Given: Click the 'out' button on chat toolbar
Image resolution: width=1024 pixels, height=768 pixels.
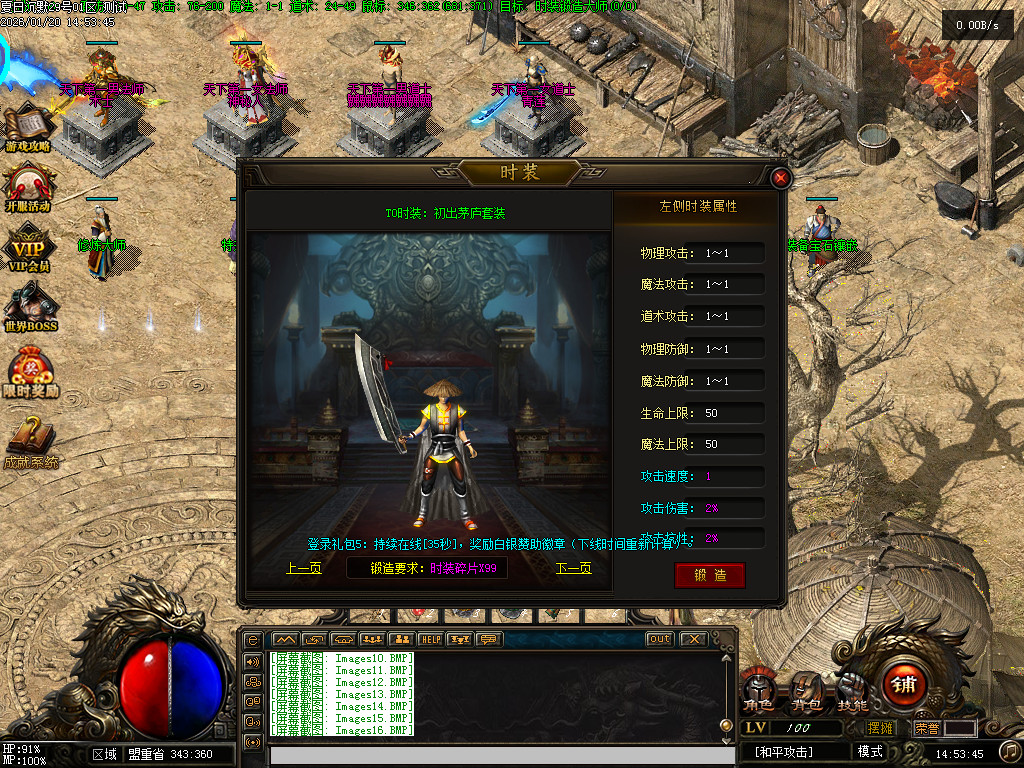Looking at the screenshot, I should click(659, 639).
